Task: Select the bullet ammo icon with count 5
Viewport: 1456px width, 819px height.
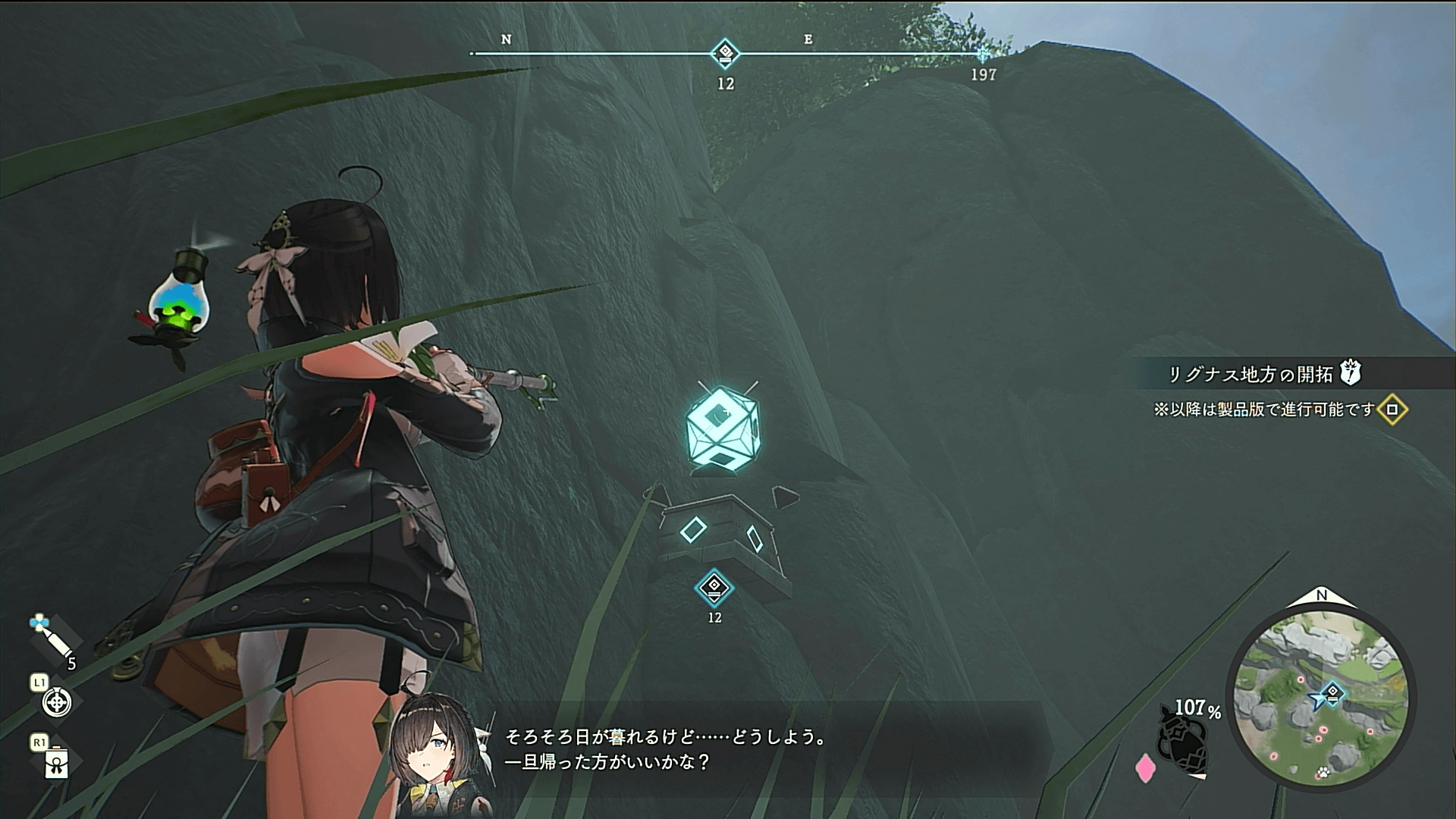Action: (52, 639)
